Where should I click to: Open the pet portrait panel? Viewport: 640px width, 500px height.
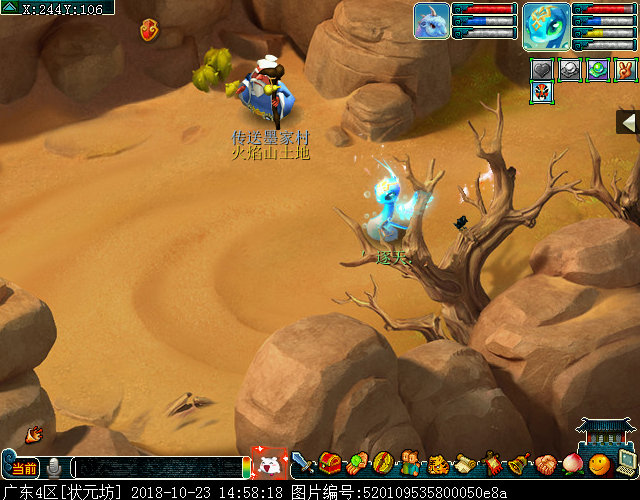[x=431, y=21]
